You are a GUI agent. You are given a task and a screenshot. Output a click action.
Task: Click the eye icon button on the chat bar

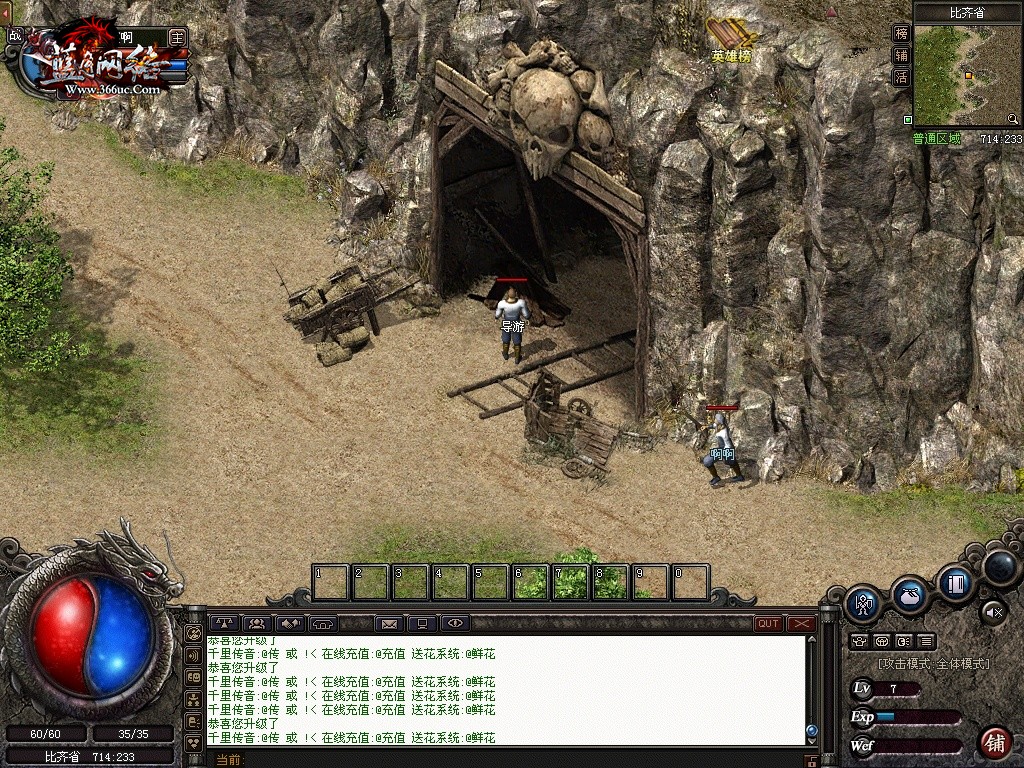tap(455, 624)
